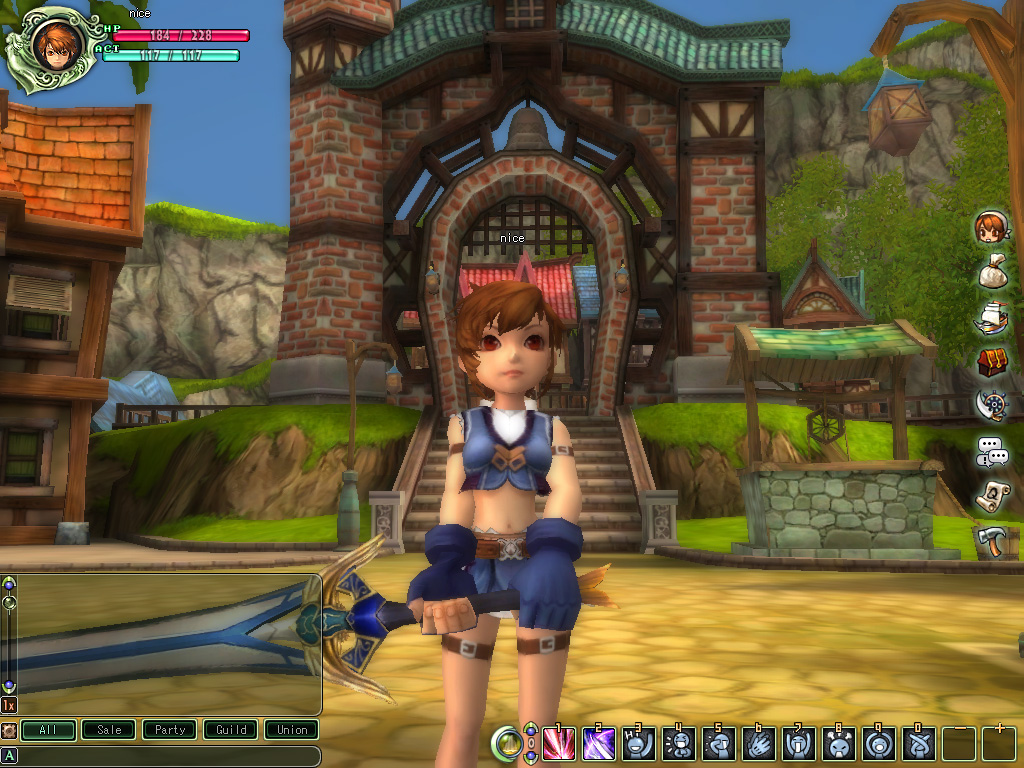Open the Sale chat channel

109,730
